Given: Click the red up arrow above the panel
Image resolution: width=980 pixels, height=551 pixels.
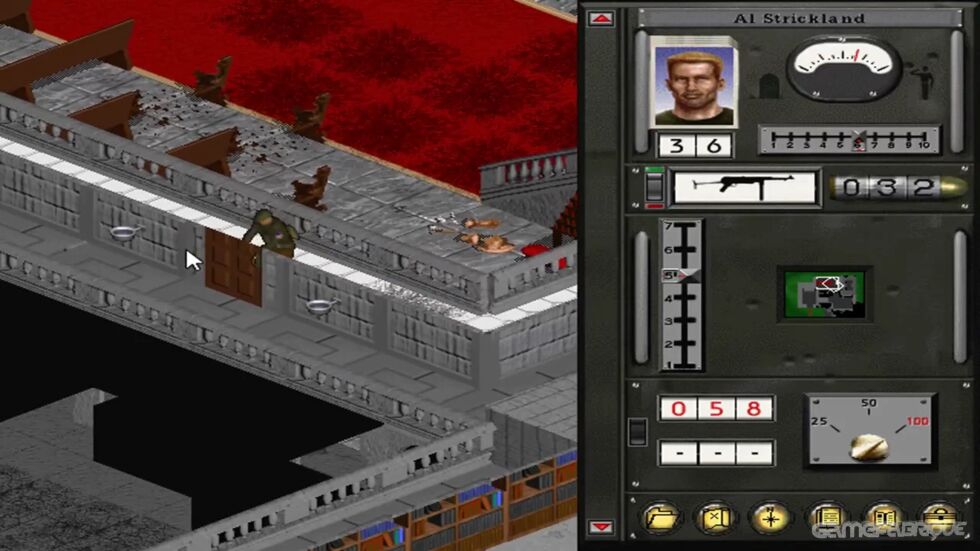Looking at the screenshot, I should click(601, 18).
